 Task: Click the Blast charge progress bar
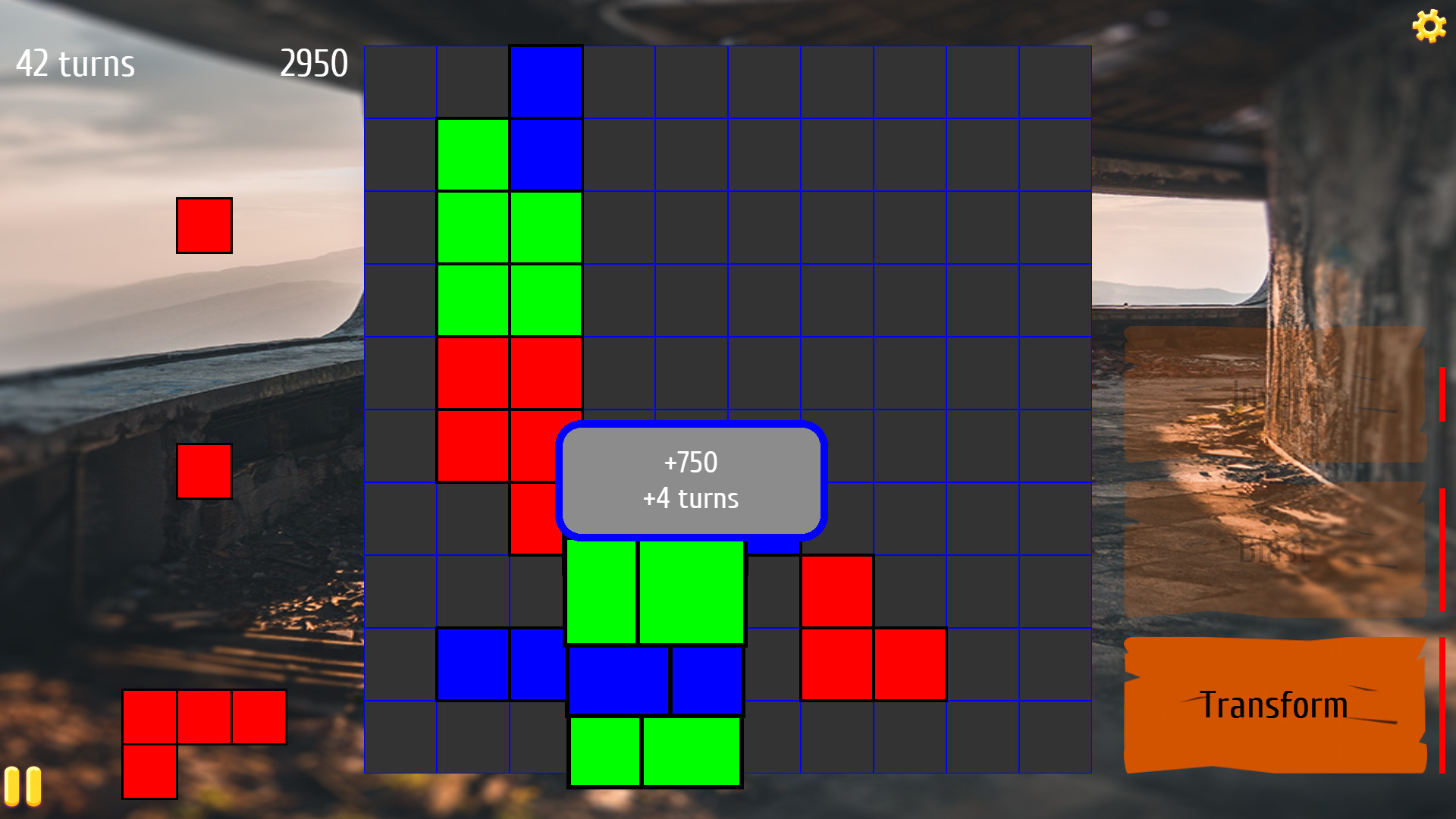click(x=1441, y=531)
